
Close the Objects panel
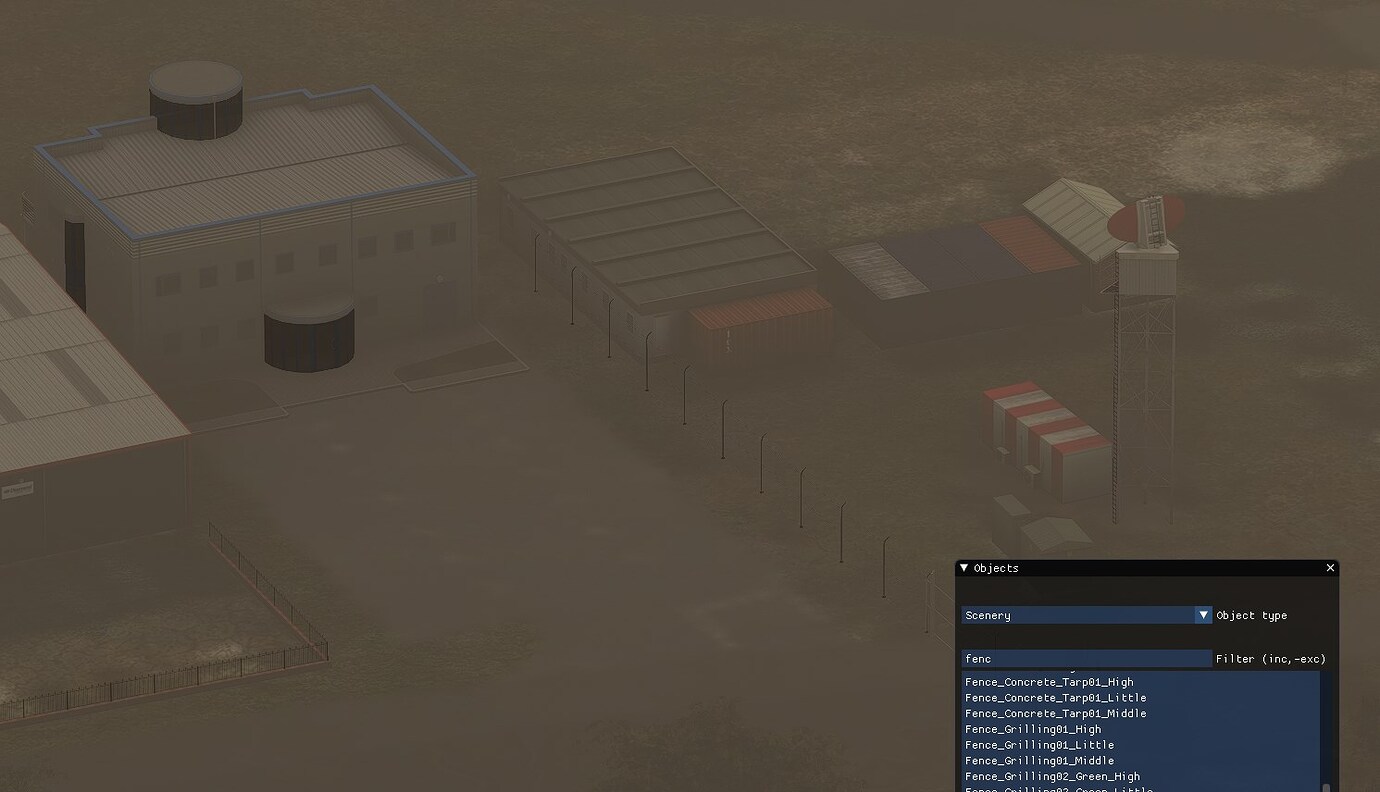click(x=1330, y=567)
